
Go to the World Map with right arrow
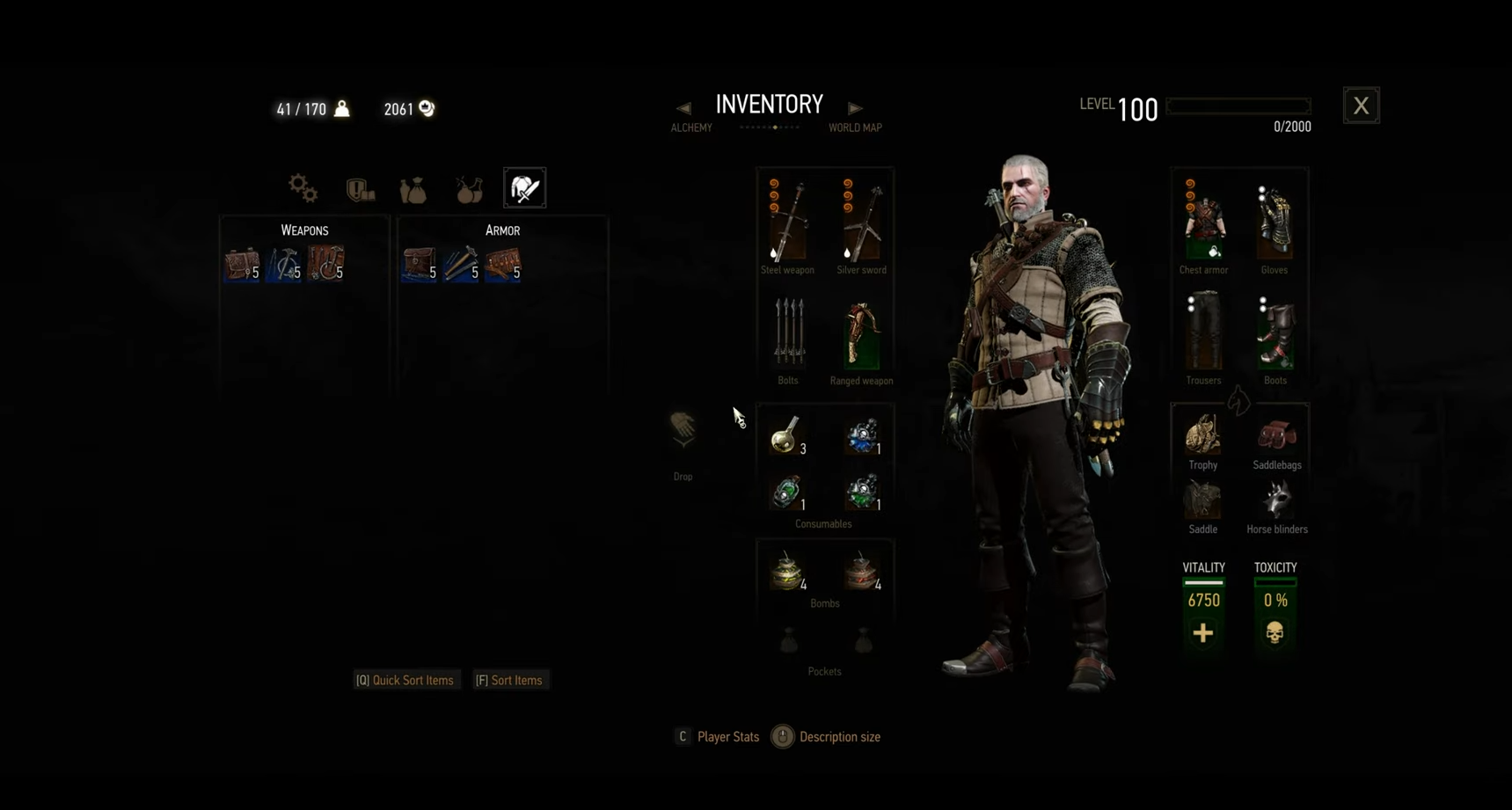click(854, 108)
